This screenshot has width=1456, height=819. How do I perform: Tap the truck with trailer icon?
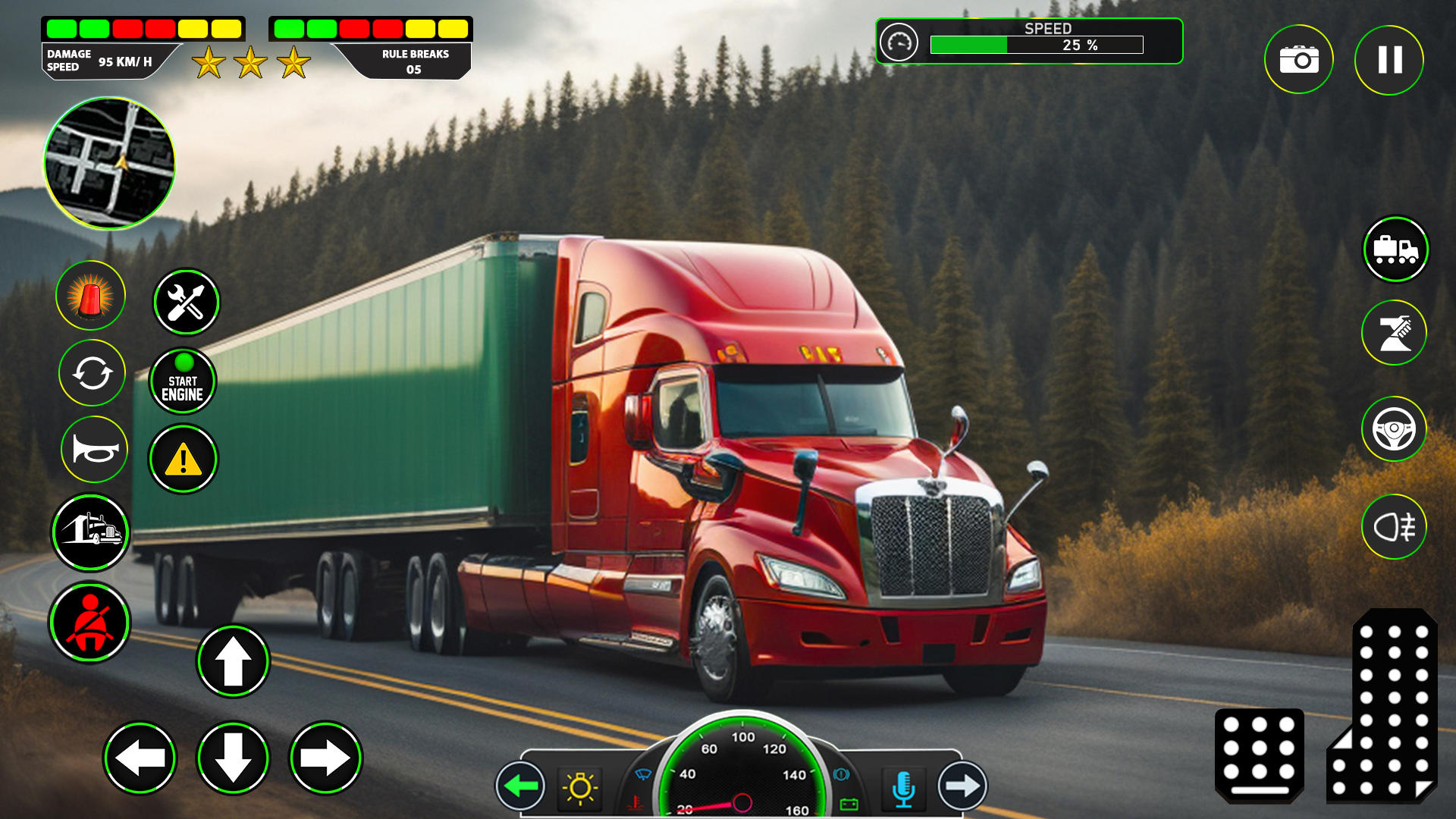tap(1395, 249)
